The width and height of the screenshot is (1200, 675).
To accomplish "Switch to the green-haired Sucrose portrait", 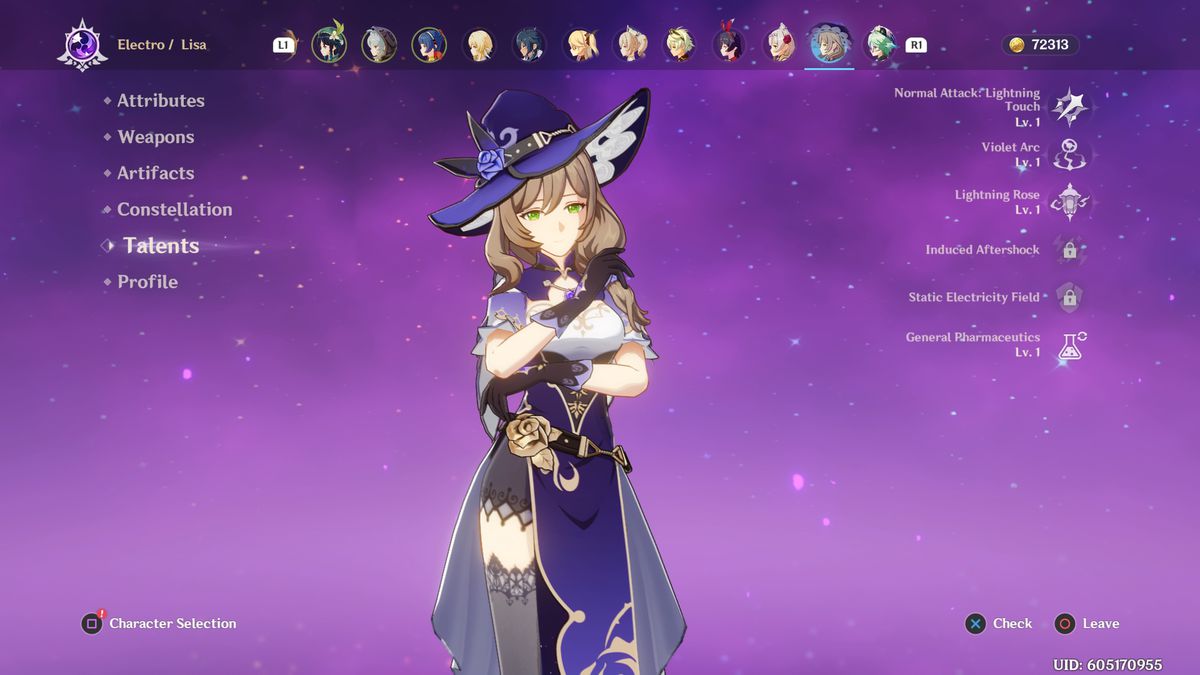I will pyautogui.click(x=879, y=45).
